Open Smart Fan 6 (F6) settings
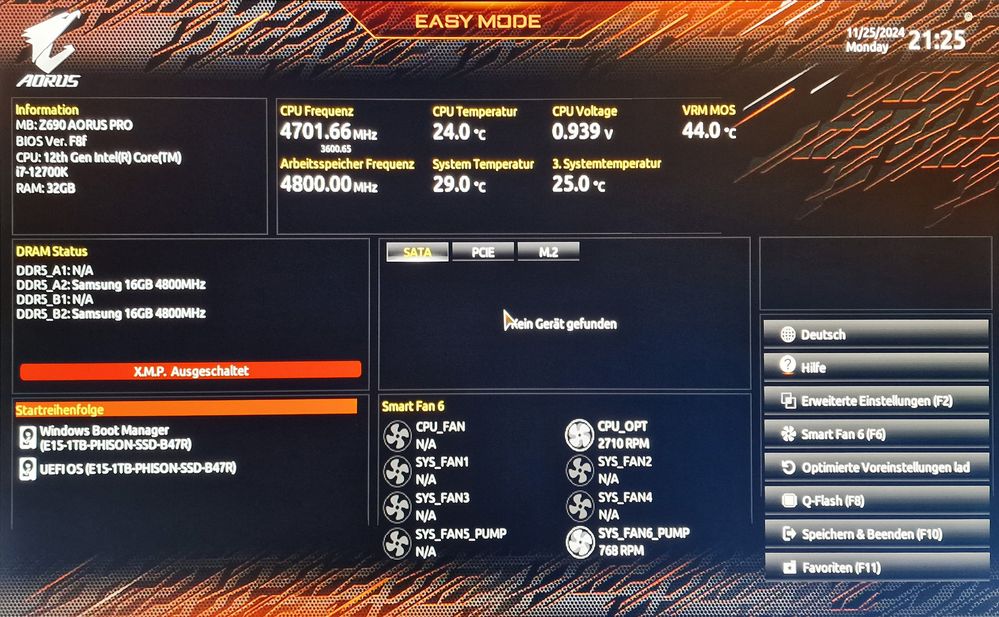Screen dimensions: 999x617 pos(875,434)
